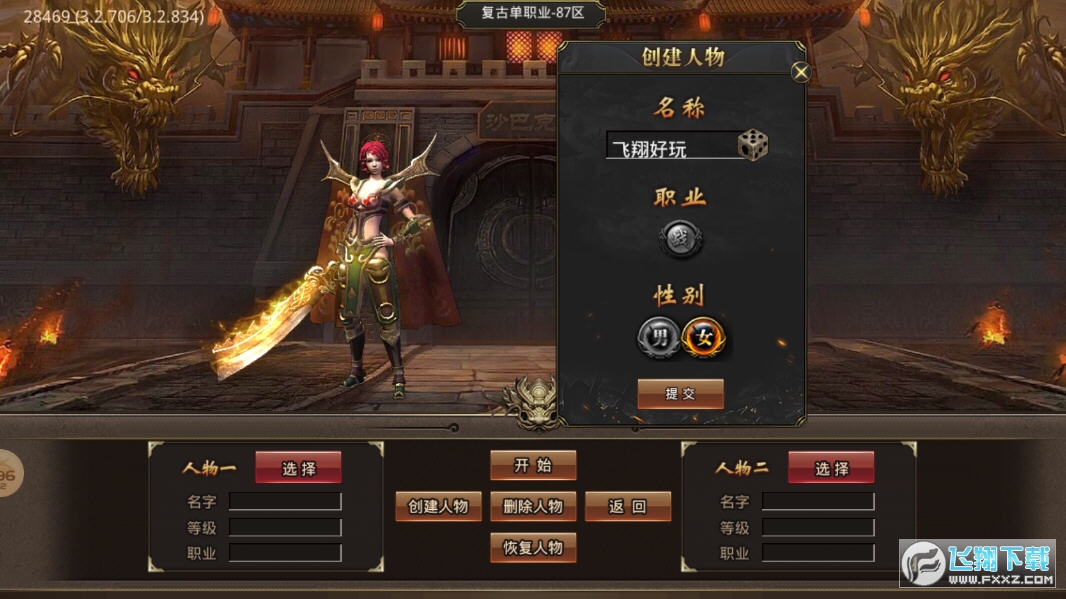Screen dimensions: 1066x599
Task: Close the 创建人物 dialog
Action: 800,72
